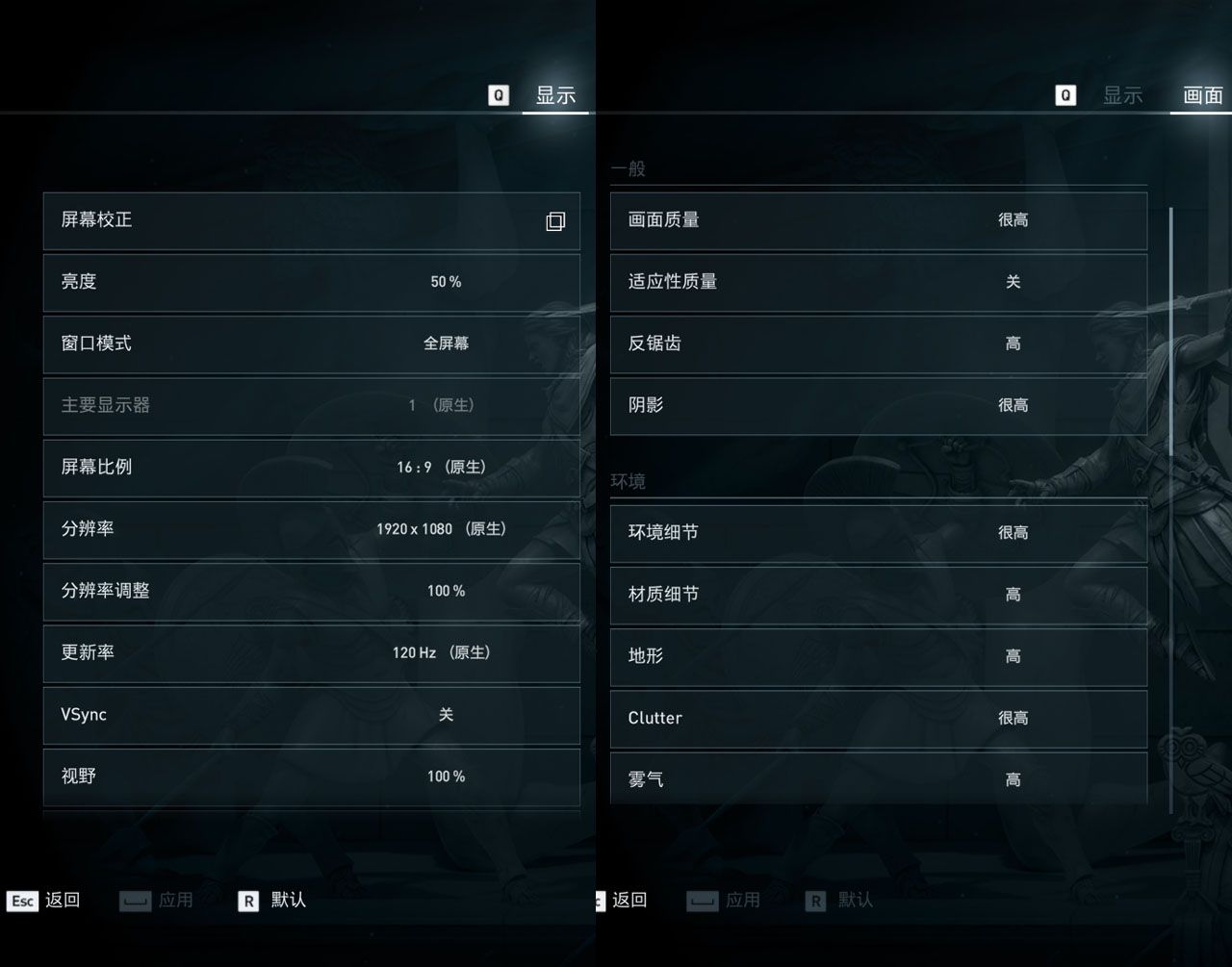The image size is (1232, 967).
Task: Click the R key icon beside 默认
Action: pos(247,901)
